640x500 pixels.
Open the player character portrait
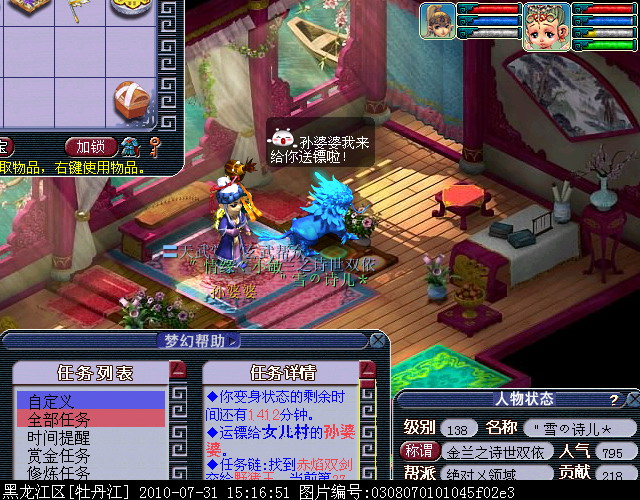pos(546,20)
